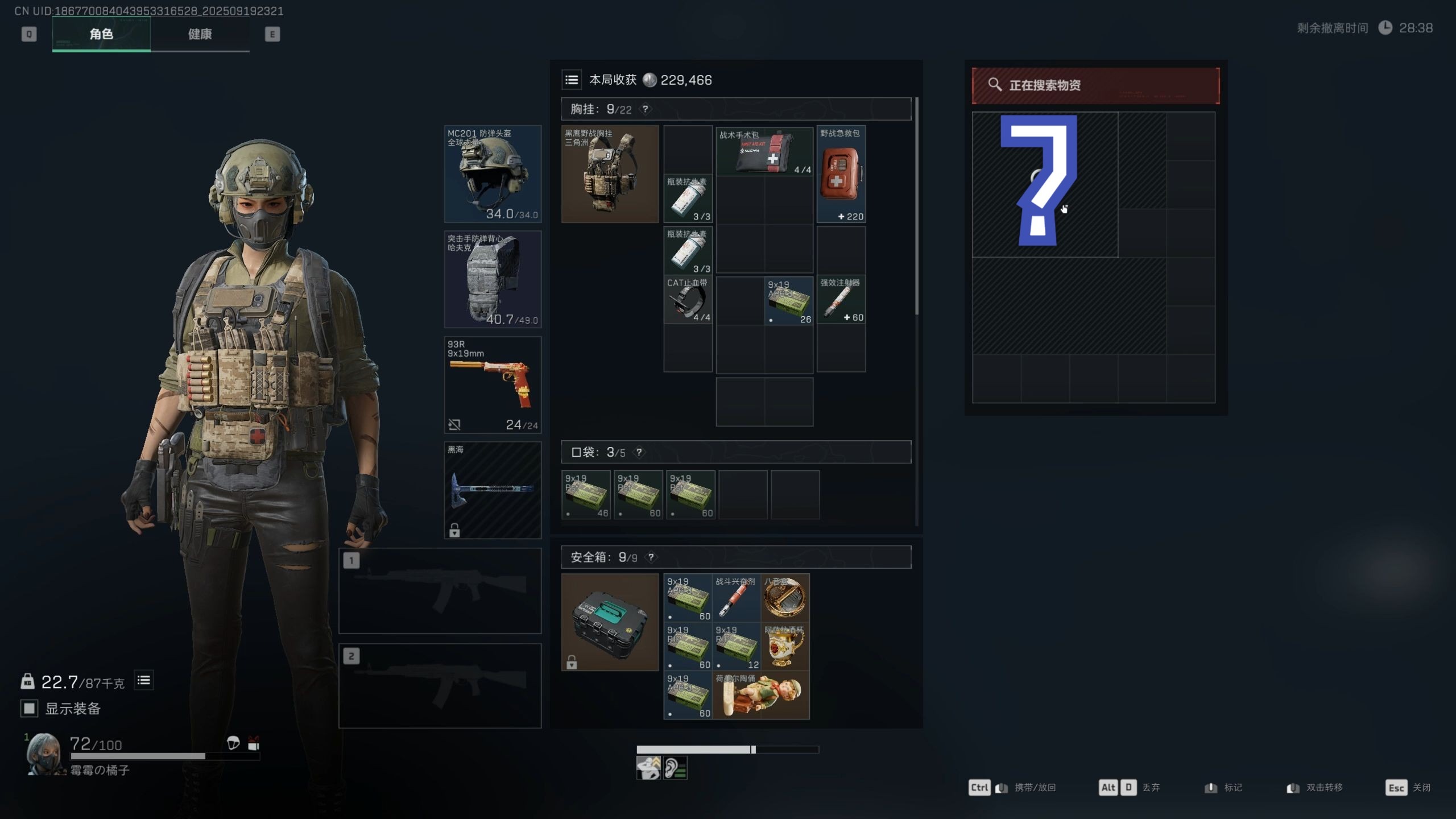Select the MC201 防弹头盔 helmet slot
1456x819 pixels.
click(x=493, y=174)
